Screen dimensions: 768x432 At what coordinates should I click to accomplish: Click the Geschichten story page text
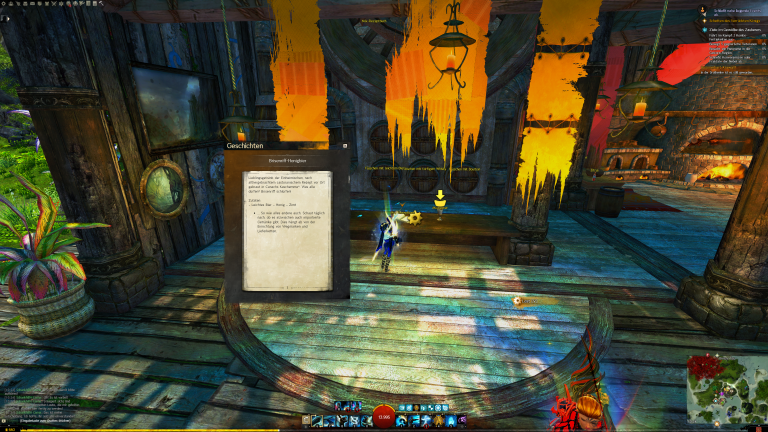point(286,226)
